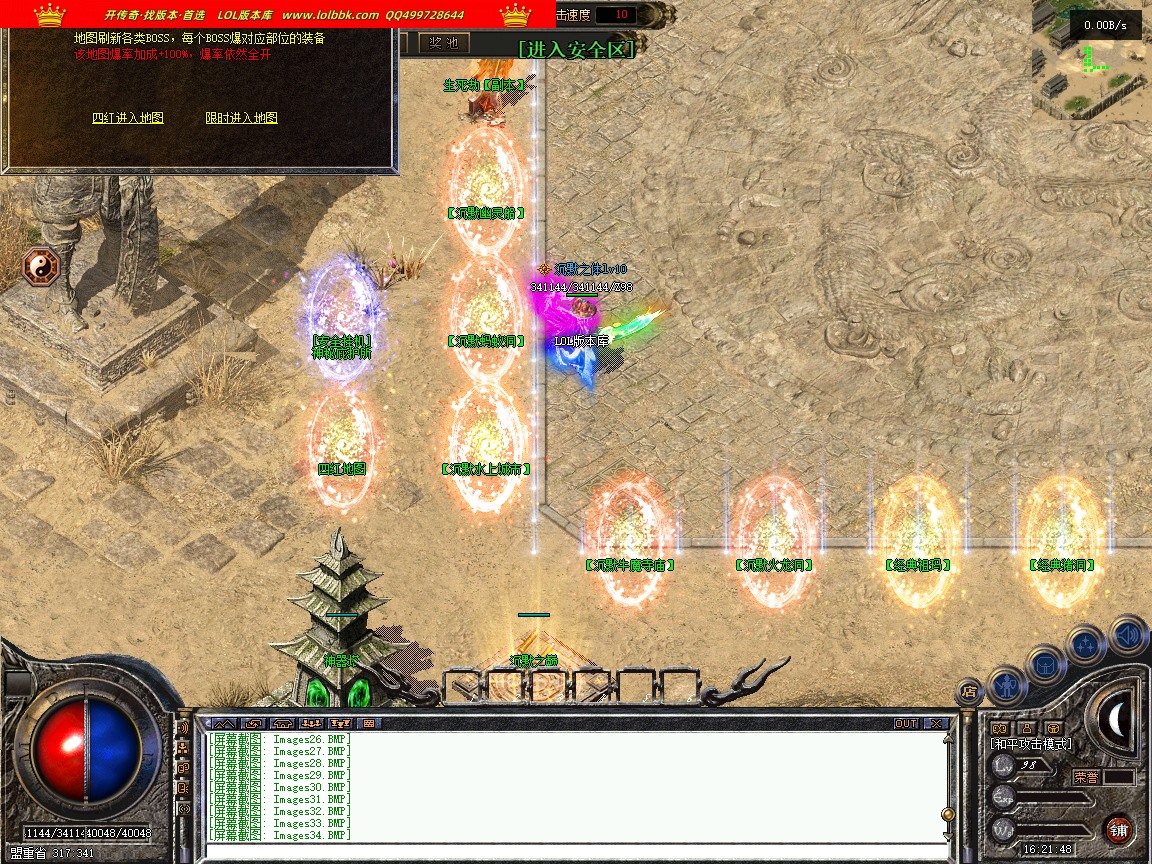Click the 荣誉 honor button
The height and width of the screenshot is (864, 1152).
(1087, 776)
